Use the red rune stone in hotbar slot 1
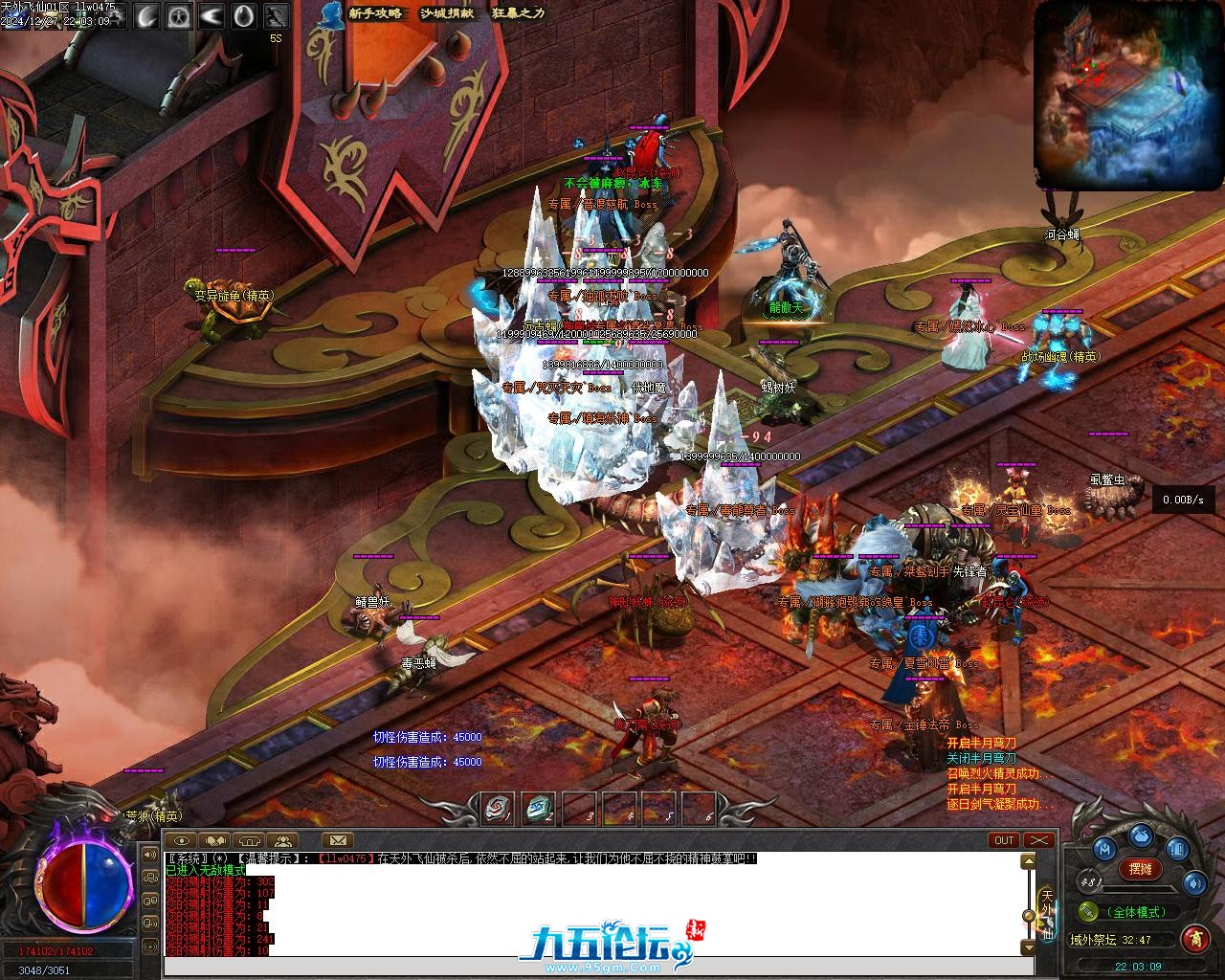1225x980 pixels. click(497, 809)
